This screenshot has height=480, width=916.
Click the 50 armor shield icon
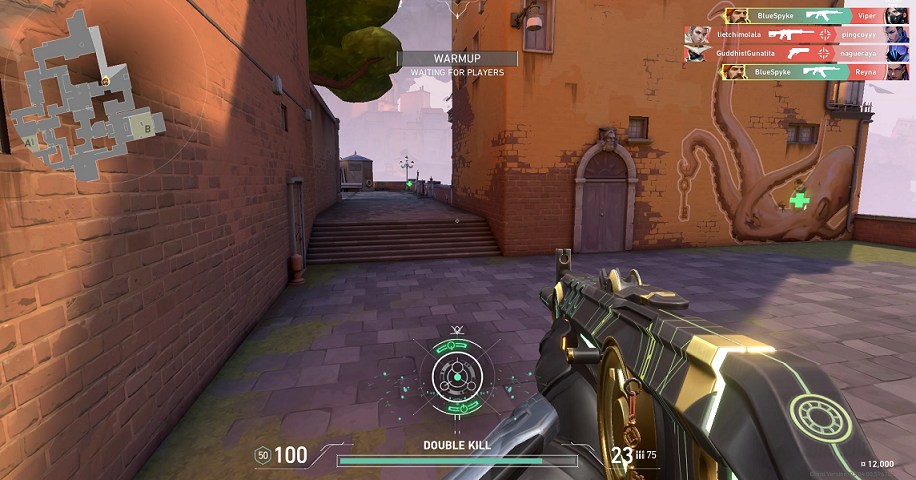point(263,455)
